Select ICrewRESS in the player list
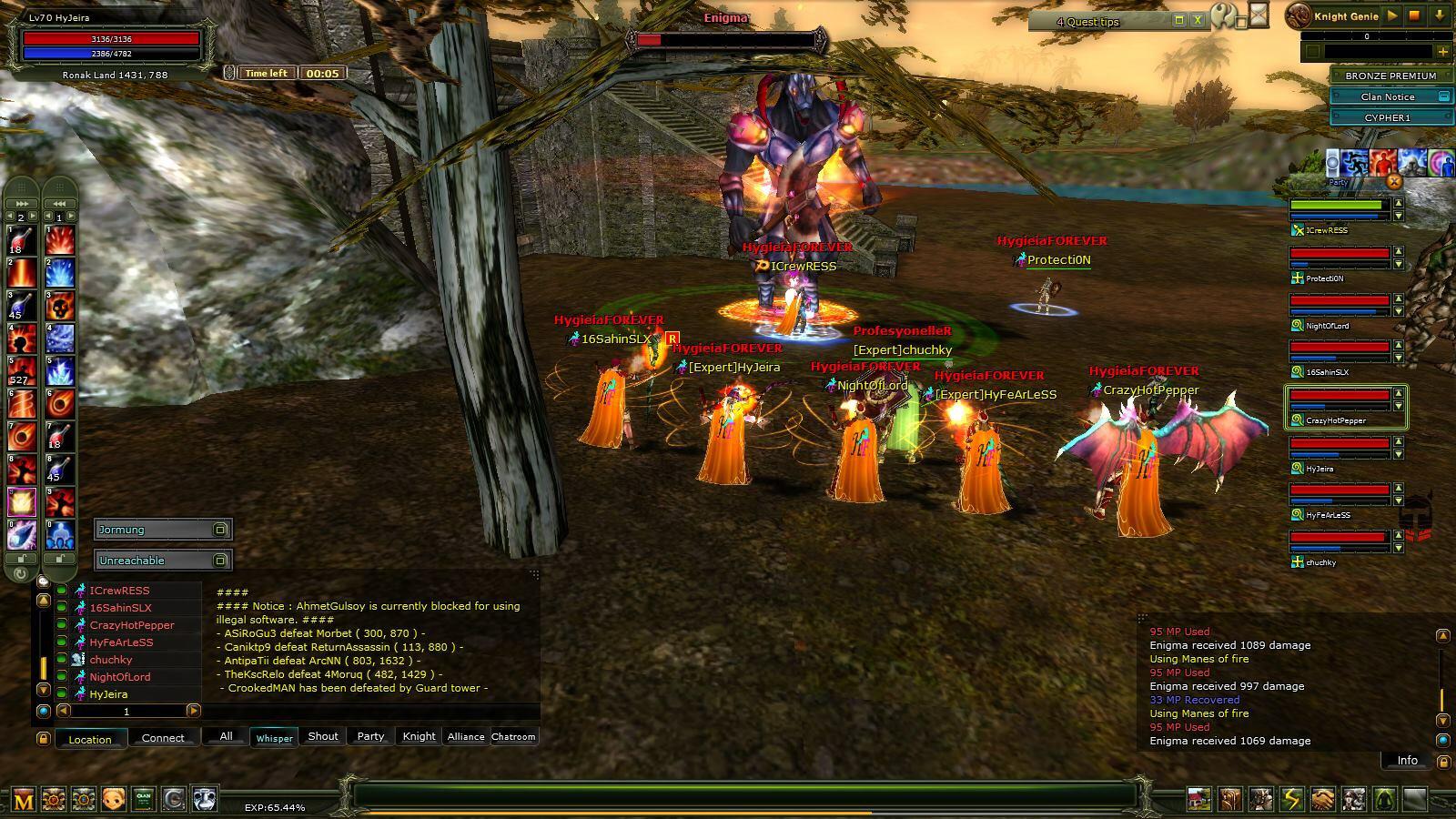Image resolution: width=1456 pixels, height=819 pixels. point(119,591)
